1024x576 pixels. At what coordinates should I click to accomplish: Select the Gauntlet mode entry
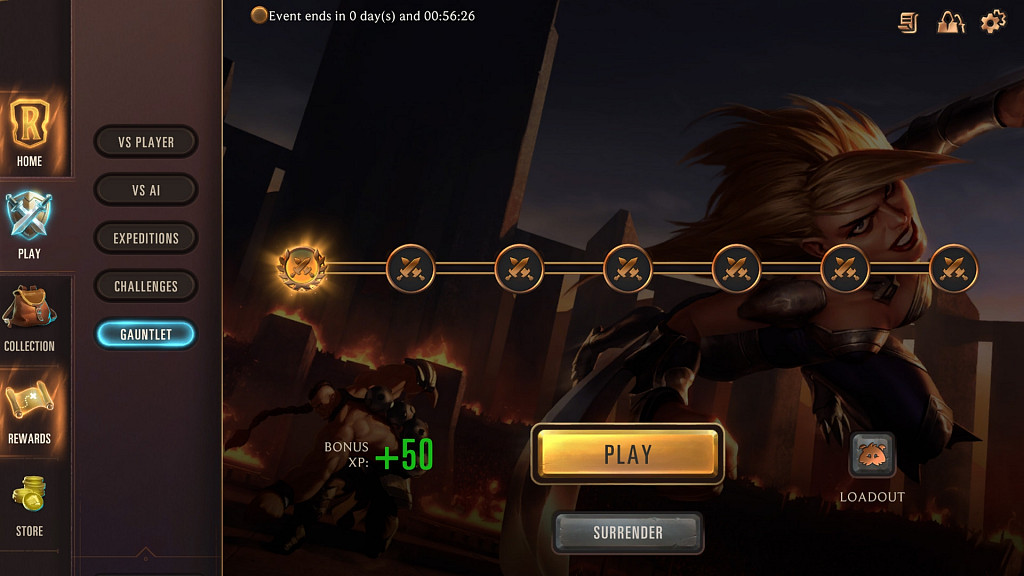pos(146,334)
